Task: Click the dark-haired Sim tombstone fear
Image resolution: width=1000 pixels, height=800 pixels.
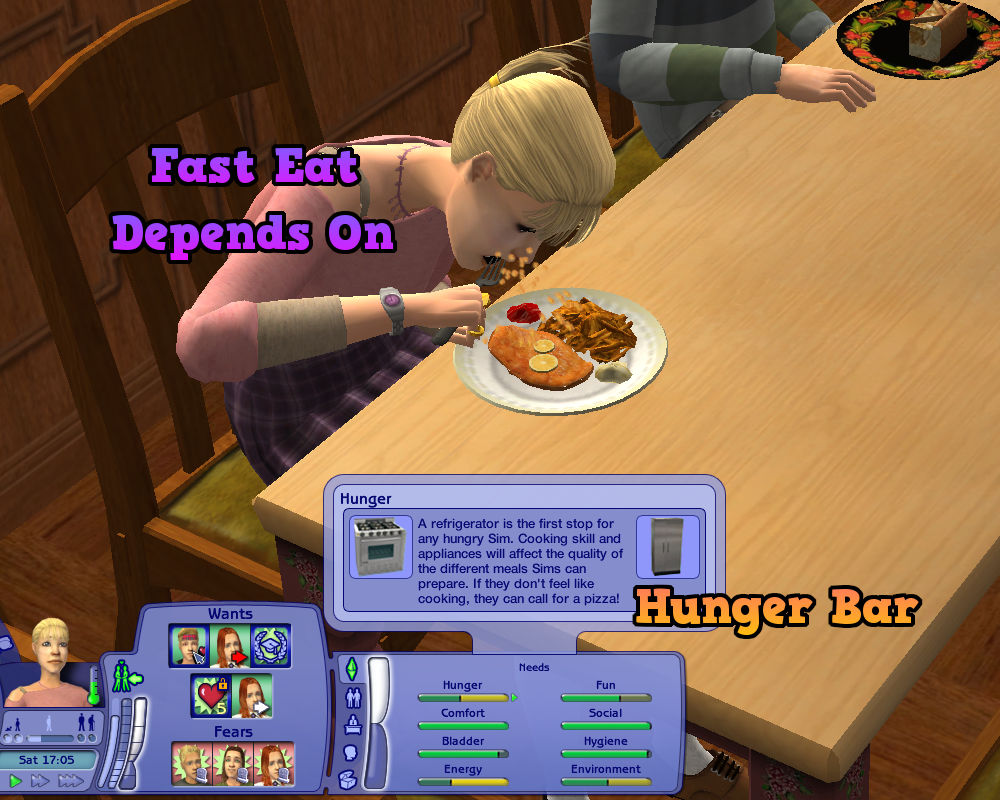Action: (232, 765)
